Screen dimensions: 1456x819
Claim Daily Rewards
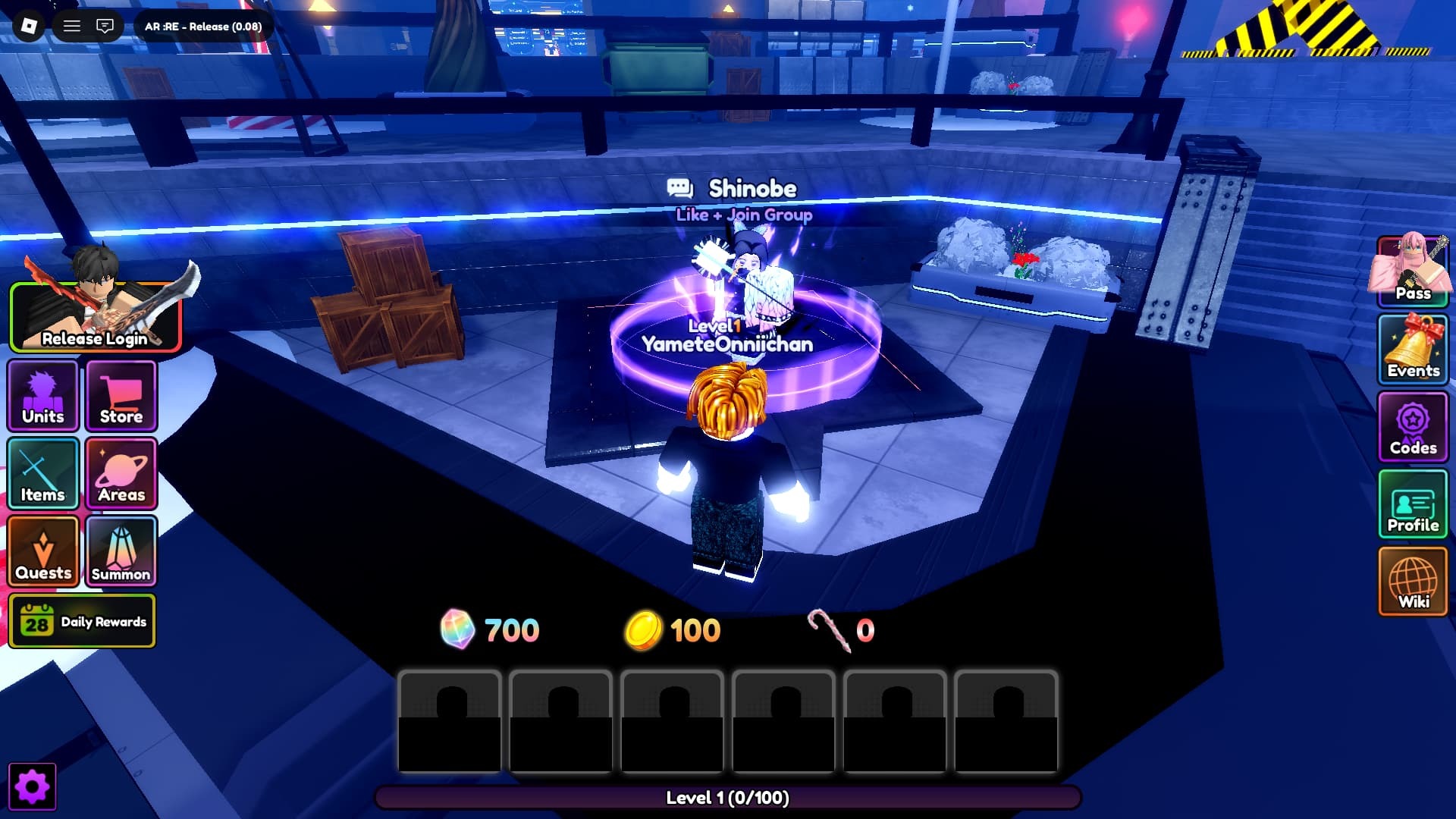(82, 622)
